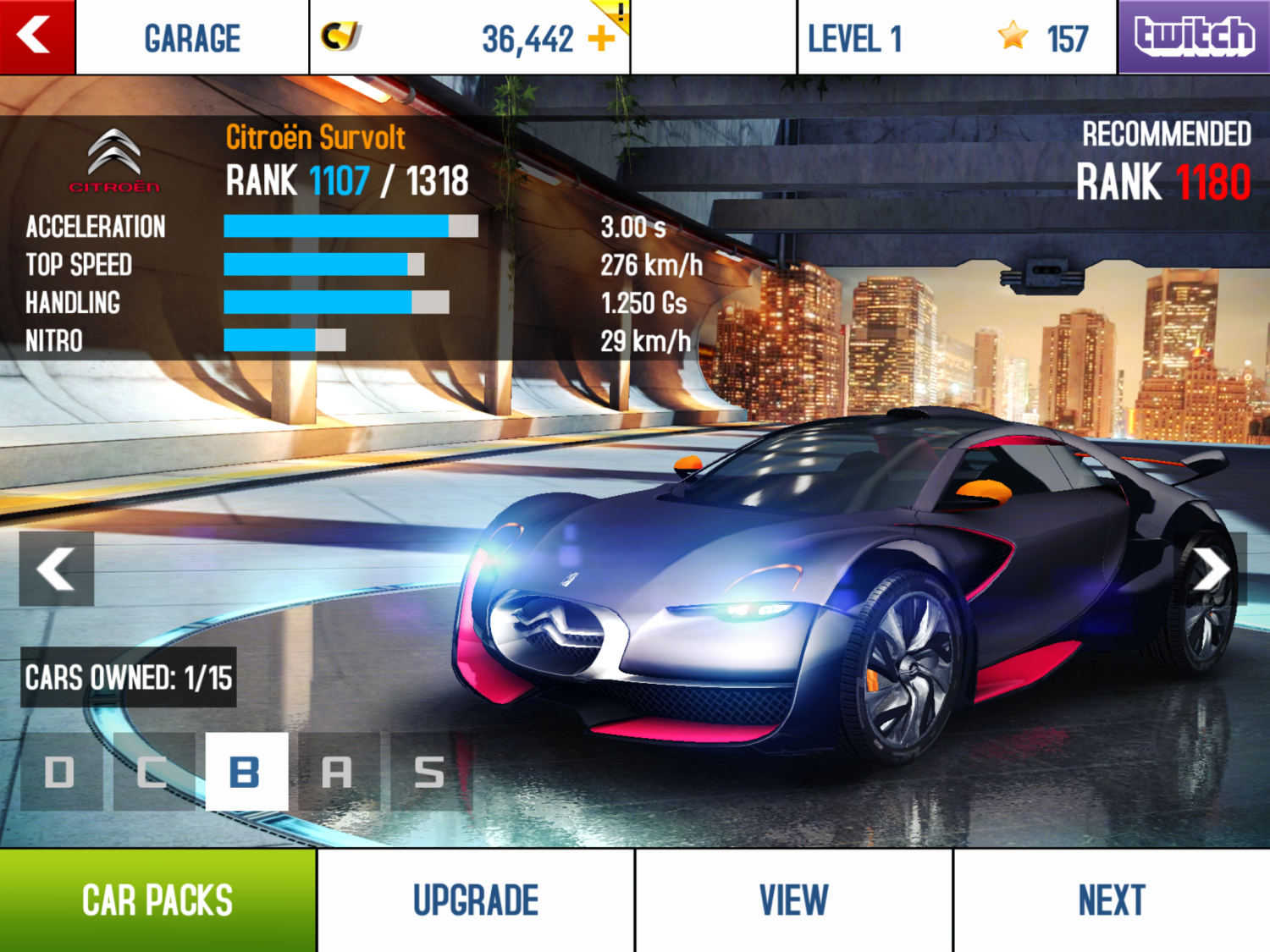Open the Upgrade menu

[x=476, y=900]
